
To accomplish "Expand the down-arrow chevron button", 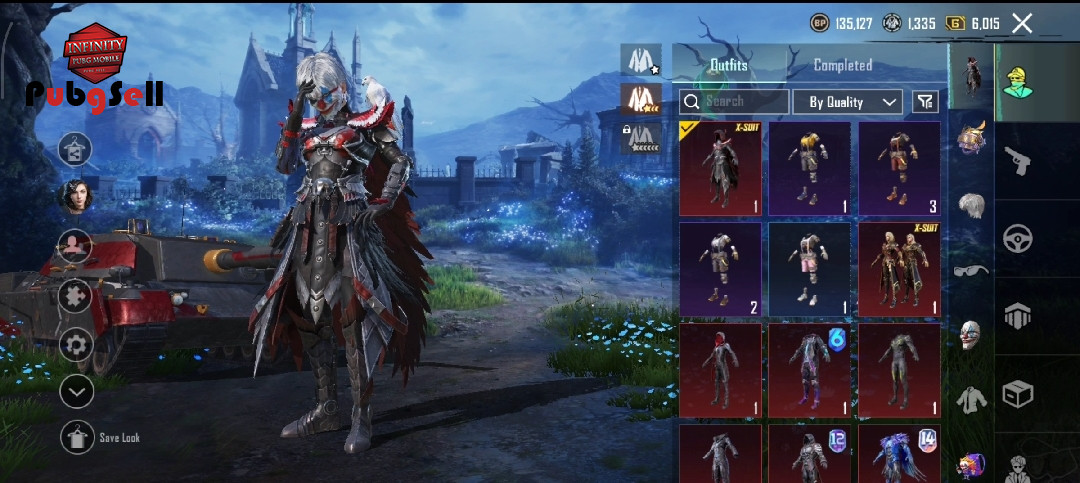I will point(76,391).
